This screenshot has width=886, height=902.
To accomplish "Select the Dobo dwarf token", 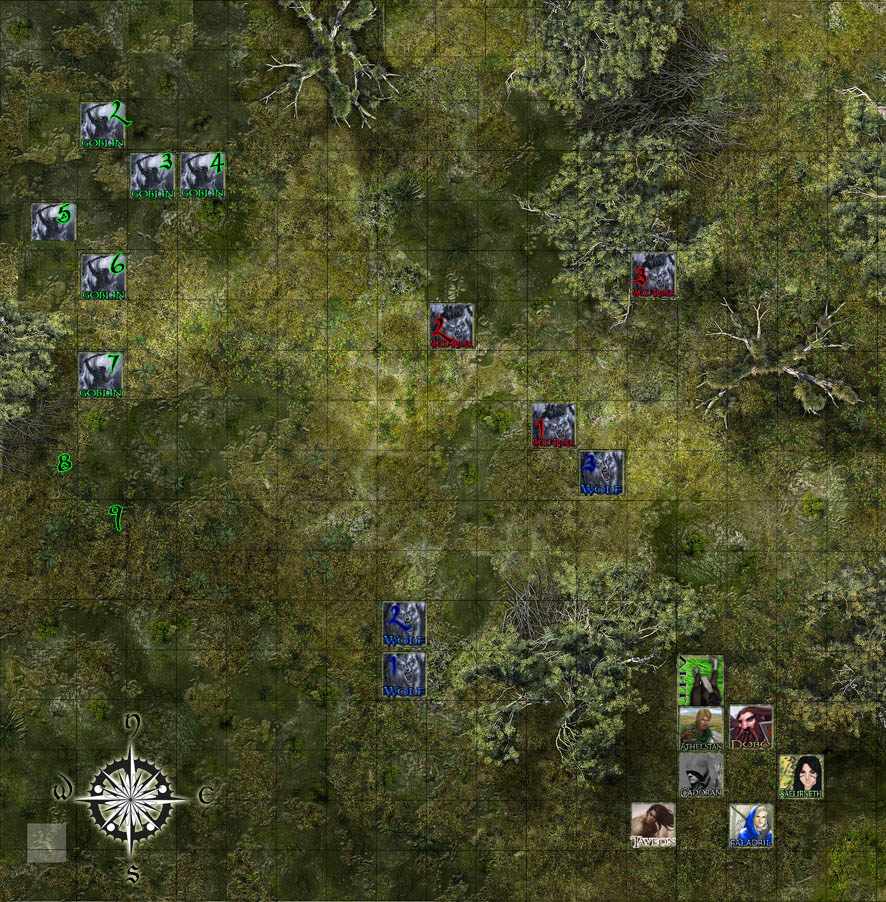I will pyautogui.click(x=751, y=727).
